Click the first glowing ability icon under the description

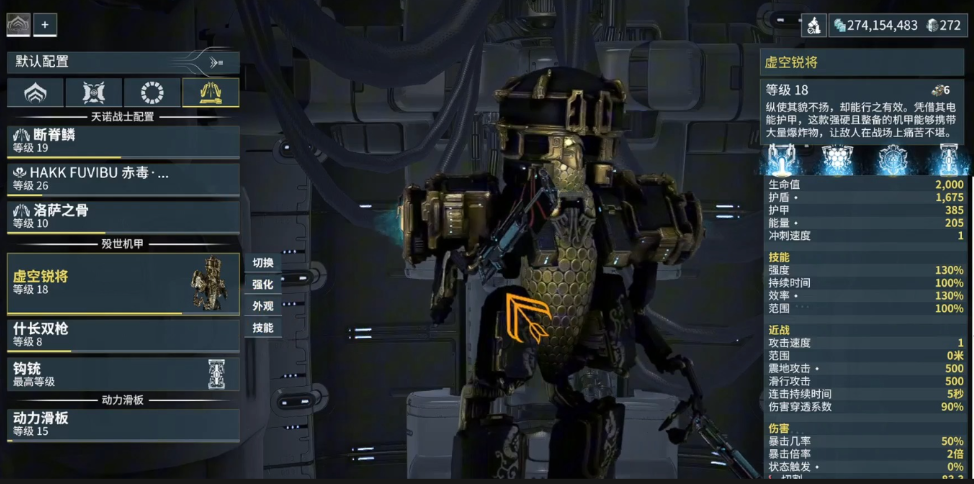tap(781, 159)
